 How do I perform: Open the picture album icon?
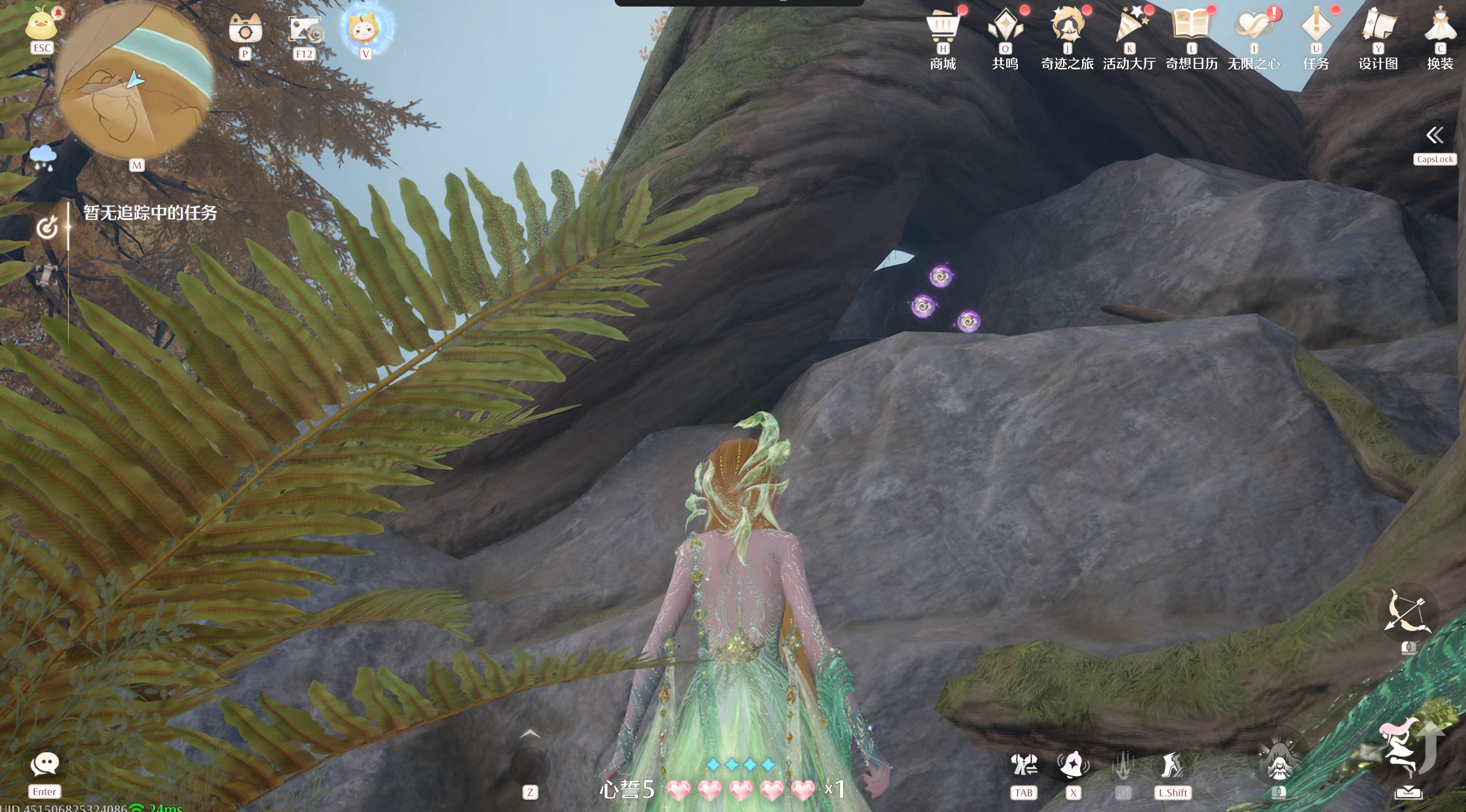tap(305, 29)
